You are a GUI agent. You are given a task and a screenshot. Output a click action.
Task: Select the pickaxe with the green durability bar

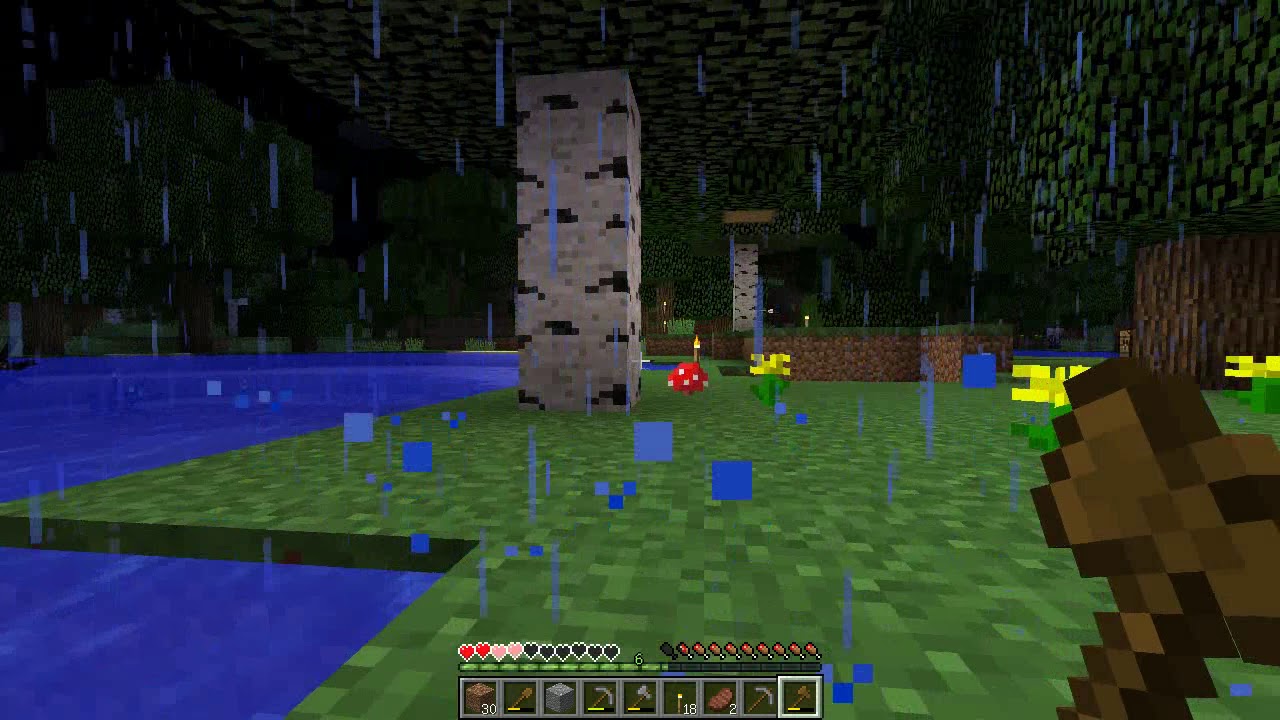600,697
